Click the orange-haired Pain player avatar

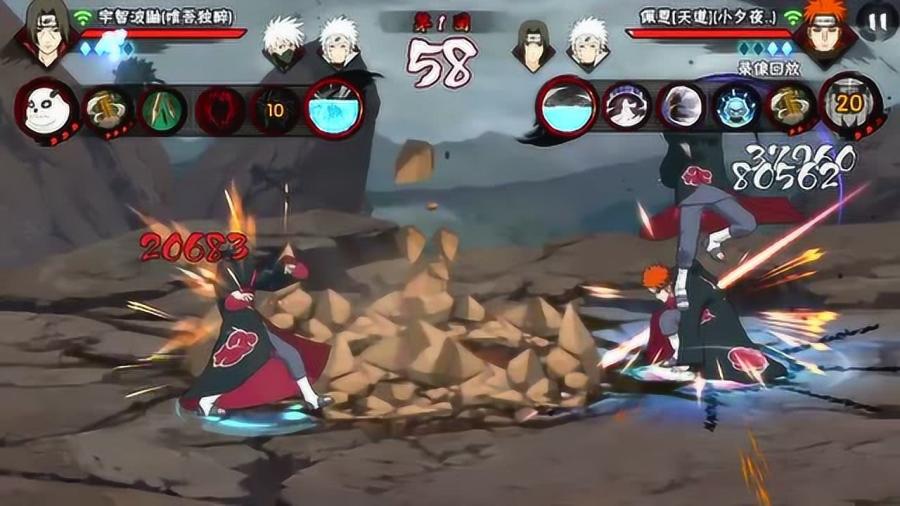(x=823, y=30)
